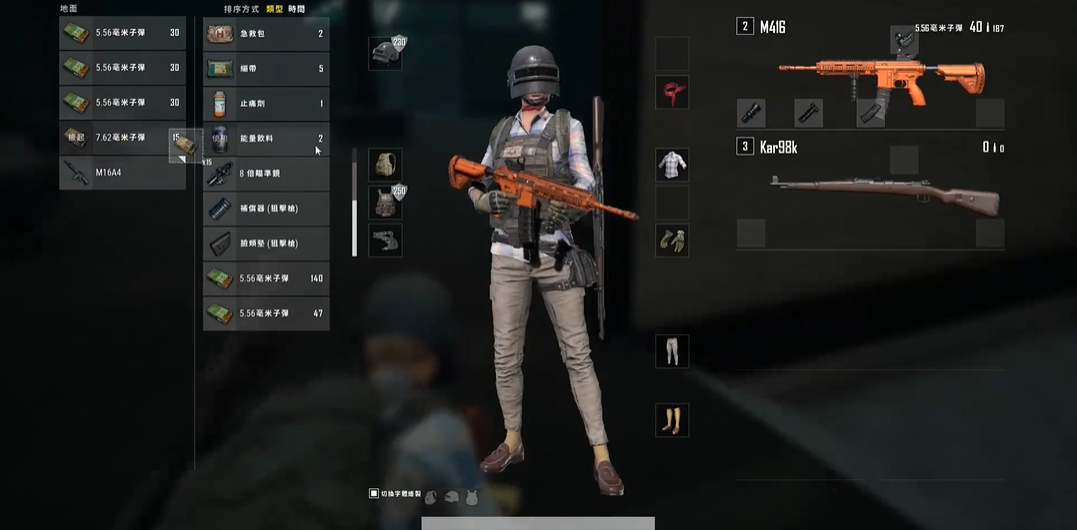The height and width of the screenshot is (530, 1077).
Task: Select the plaid shirt clothing slot
Action: coord(672,165)
